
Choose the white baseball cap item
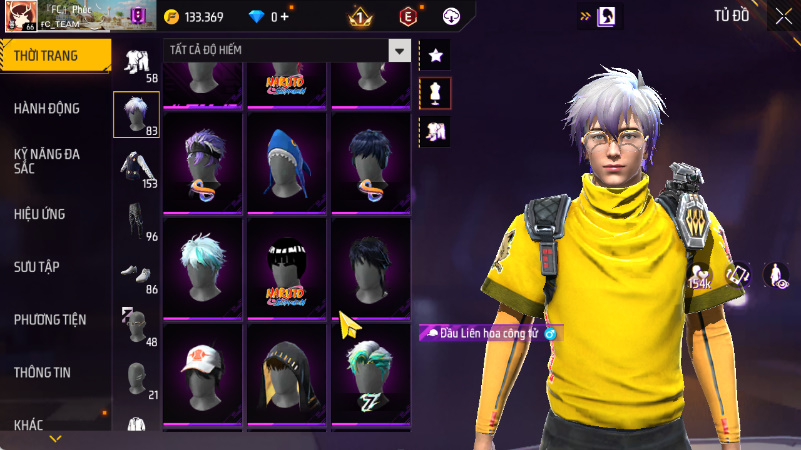[x=204, y=374]
